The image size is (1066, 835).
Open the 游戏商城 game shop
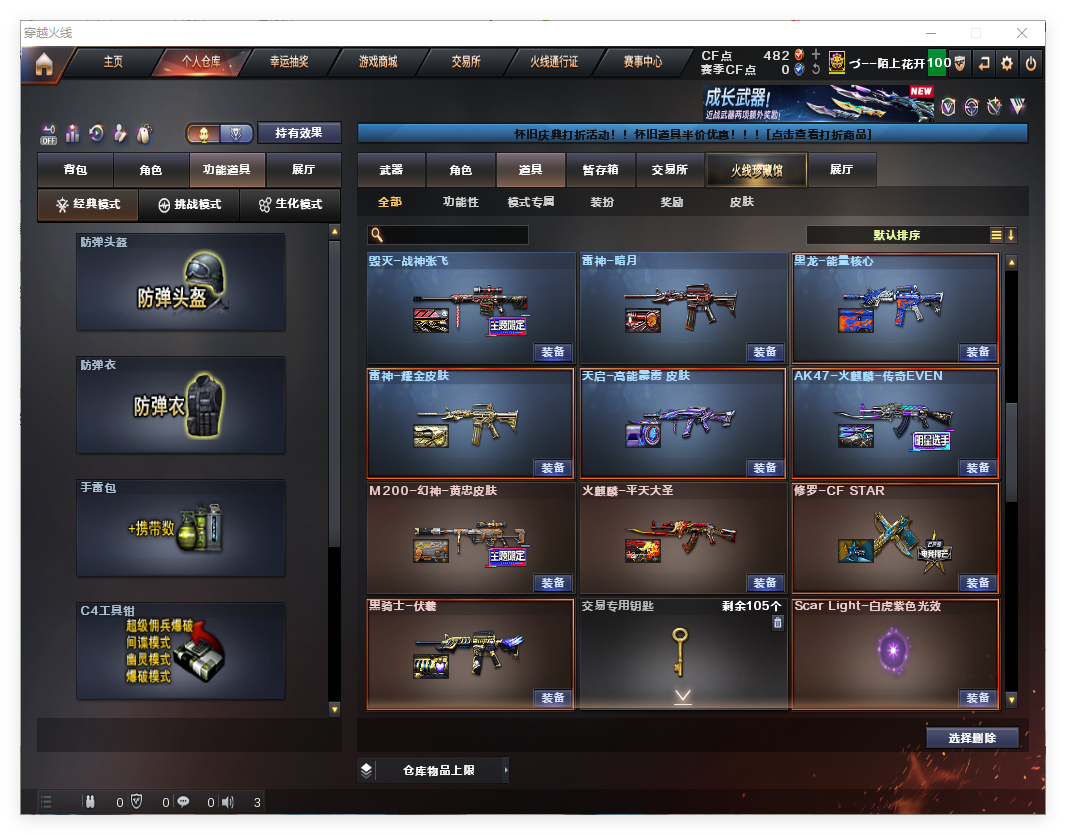pos(378,62)
